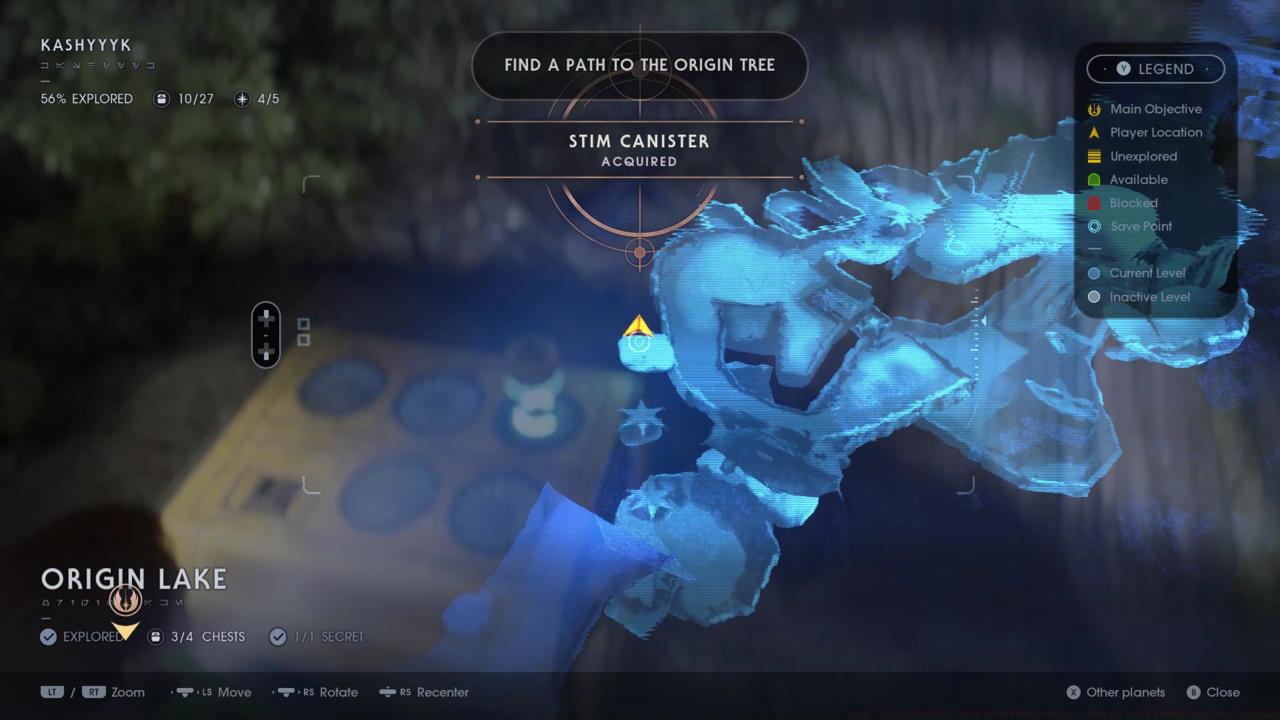1280x720 pixels.
Task: Click the EXPLORED checkmark for Origin Lake
Action: coord(48,636)
